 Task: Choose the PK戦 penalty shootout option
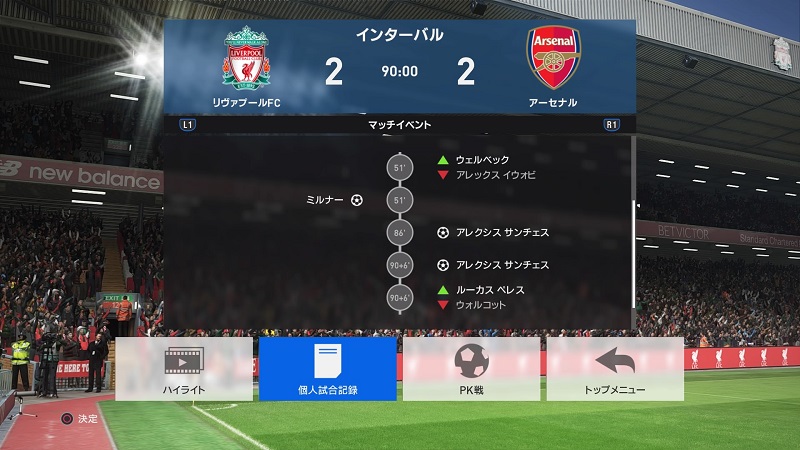(x=471, y=369)
